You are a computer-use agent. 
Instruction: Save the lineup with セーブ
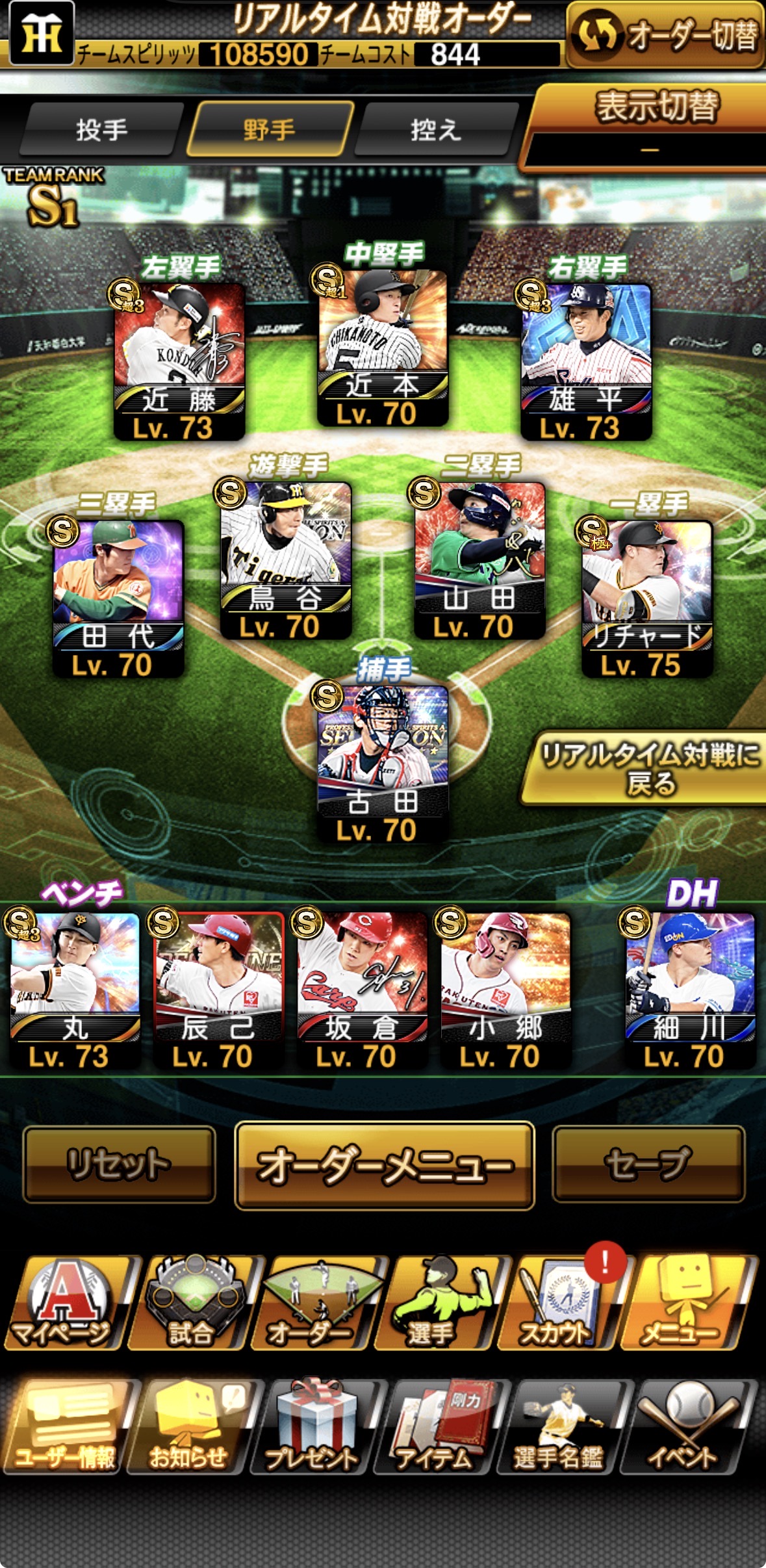point(648,1164)
